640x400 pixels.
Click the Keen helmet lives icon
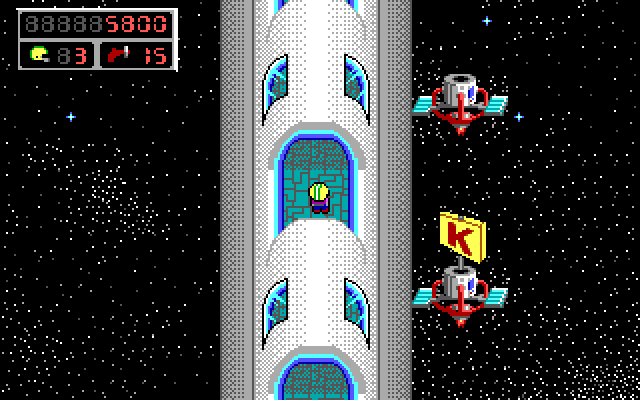(x=39, y=54)
